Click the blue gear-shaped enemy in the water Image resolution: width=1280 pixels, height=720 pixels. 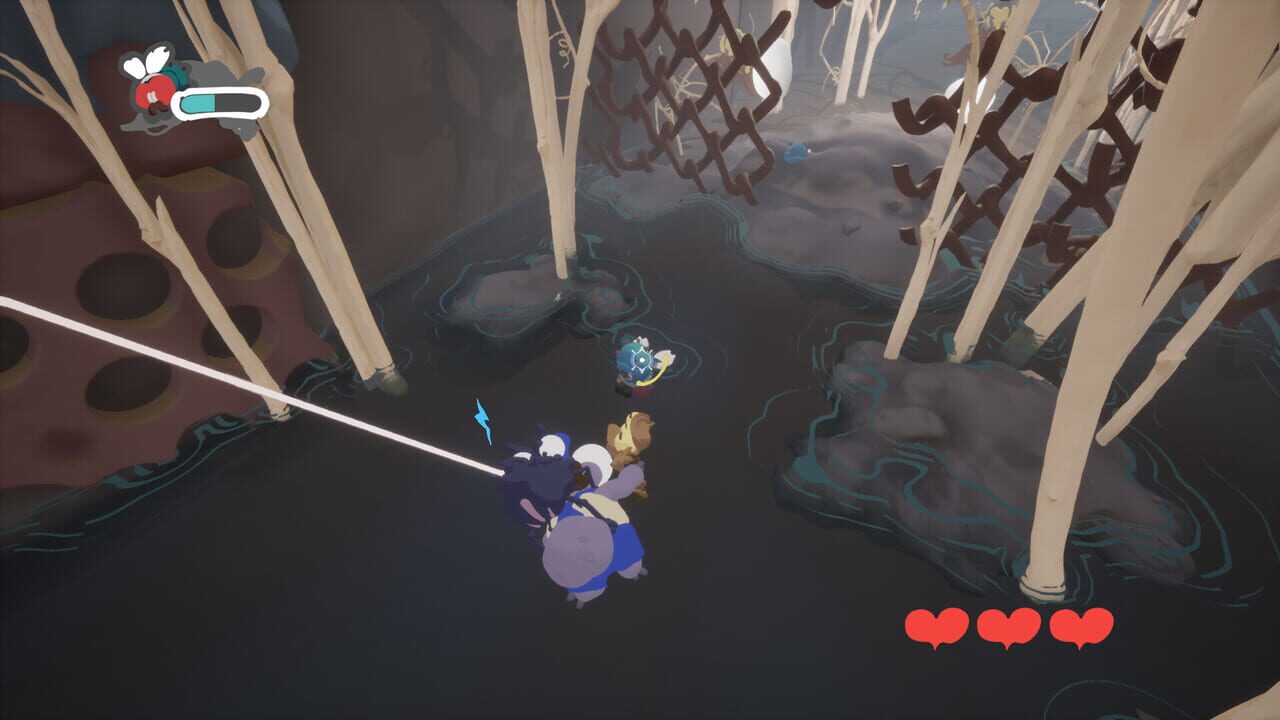click(640, 360)
